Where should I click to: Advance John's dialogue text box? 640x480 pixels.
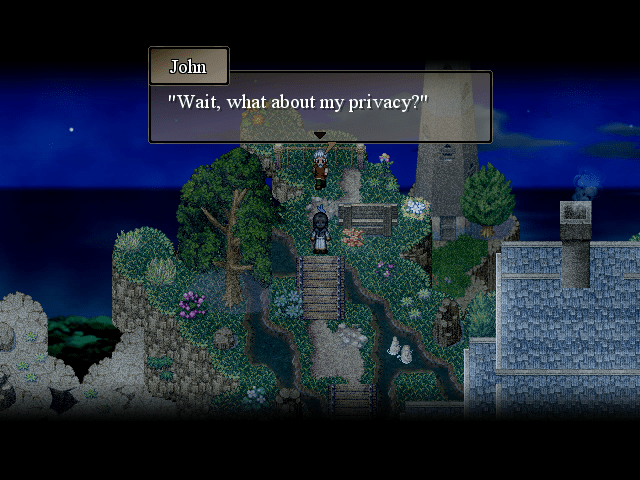click(x=320, y=105)
